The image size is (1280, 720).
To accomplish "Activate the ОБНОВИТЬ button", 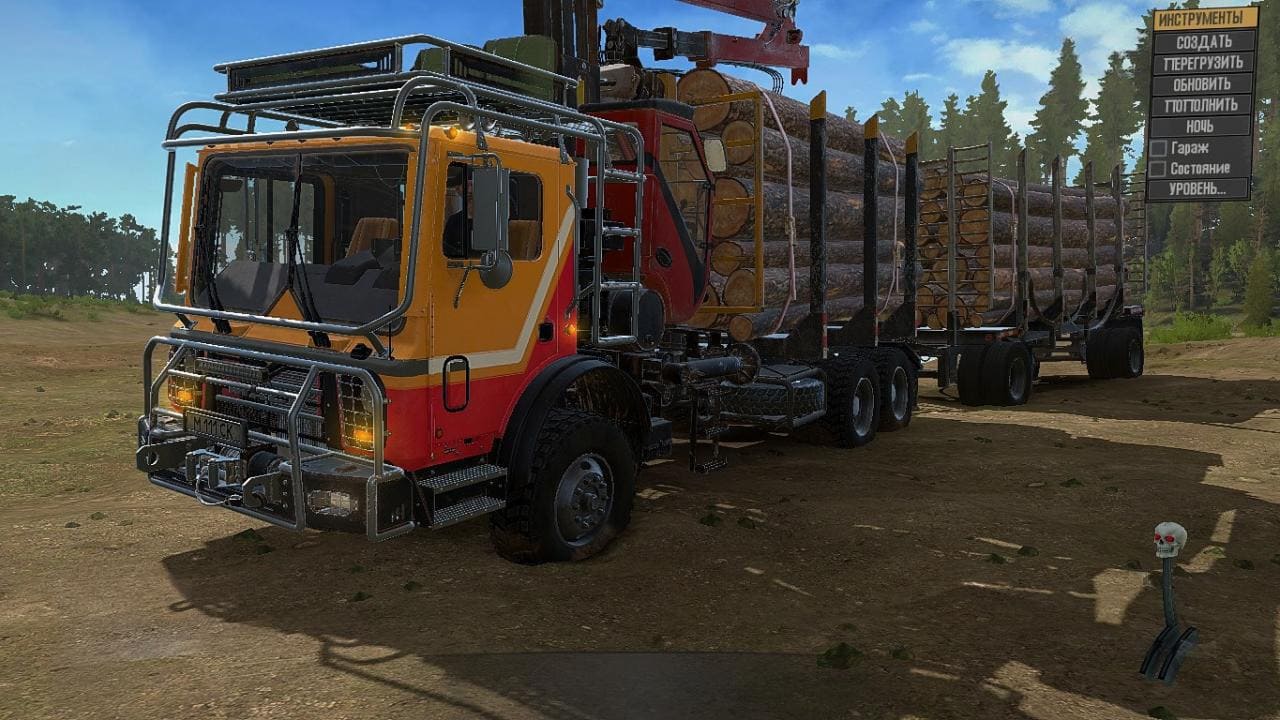I will [x=1203, y=84].
